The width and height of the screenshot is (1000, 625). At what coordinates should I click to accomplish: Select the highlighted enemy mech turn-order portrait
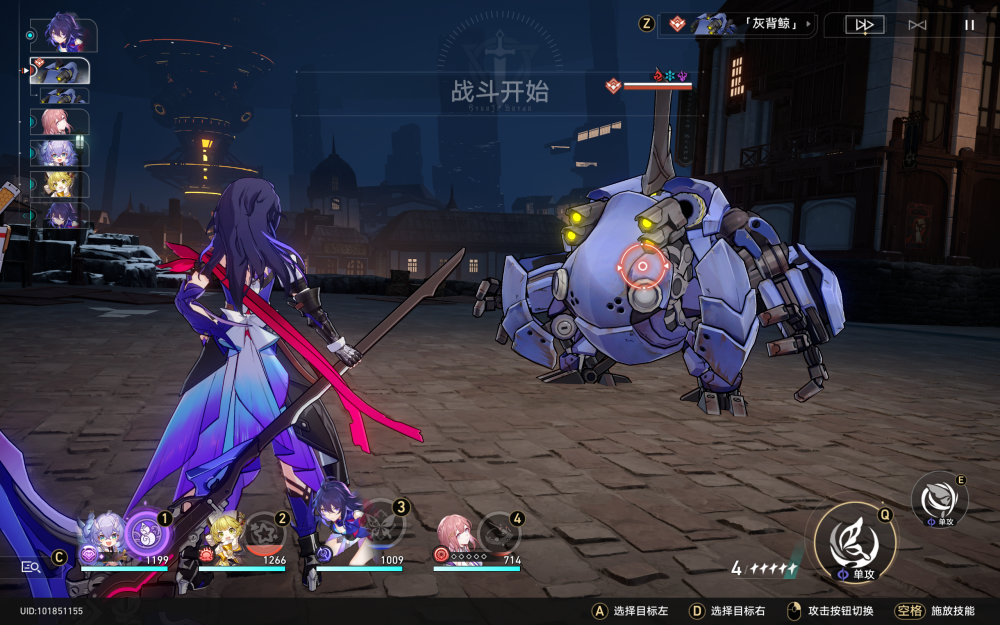[x=64, y=71]
